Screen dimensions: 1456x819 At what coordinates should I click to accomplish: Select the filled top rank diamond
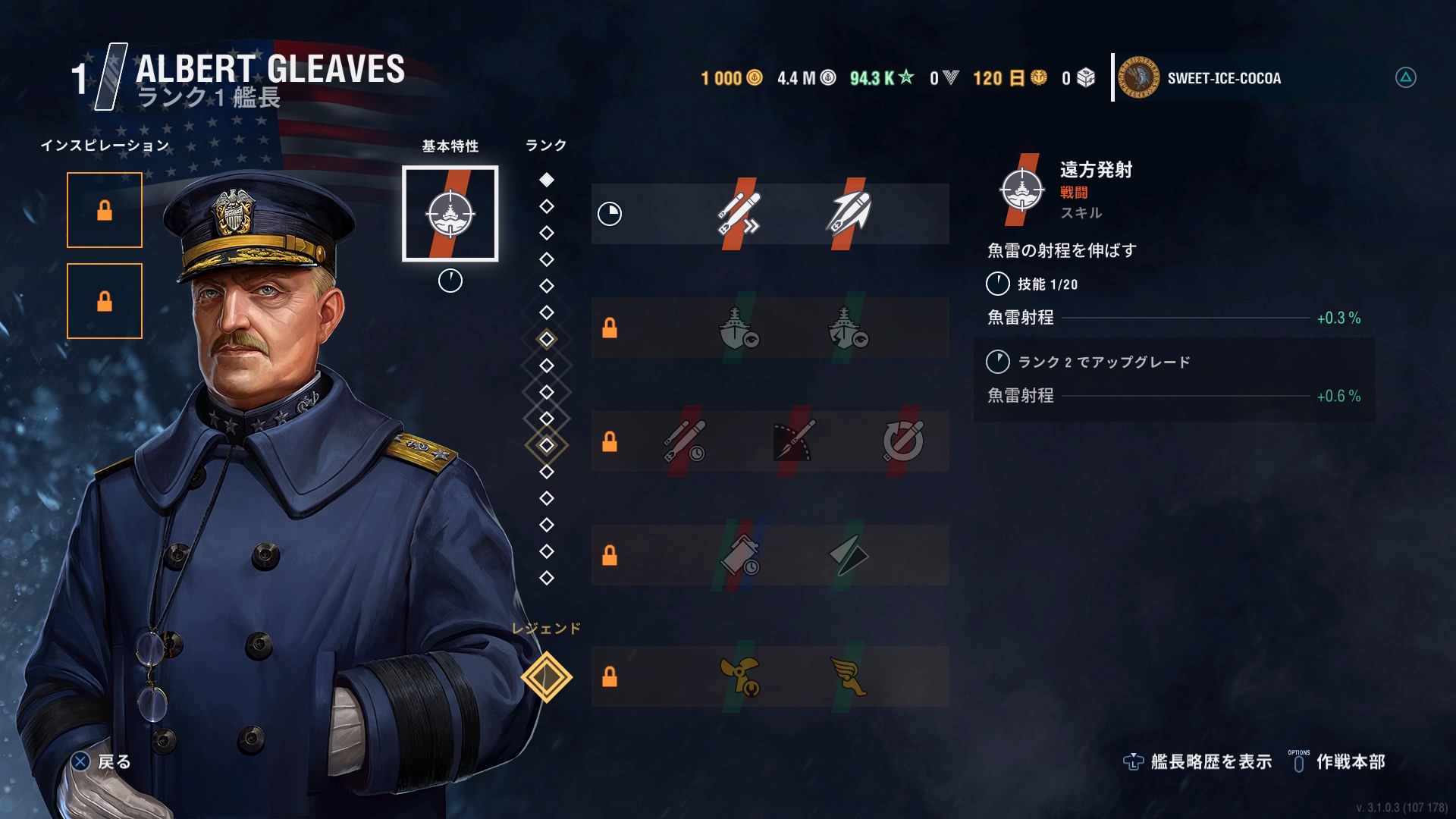pyautogui.click(x=547, y=180)
